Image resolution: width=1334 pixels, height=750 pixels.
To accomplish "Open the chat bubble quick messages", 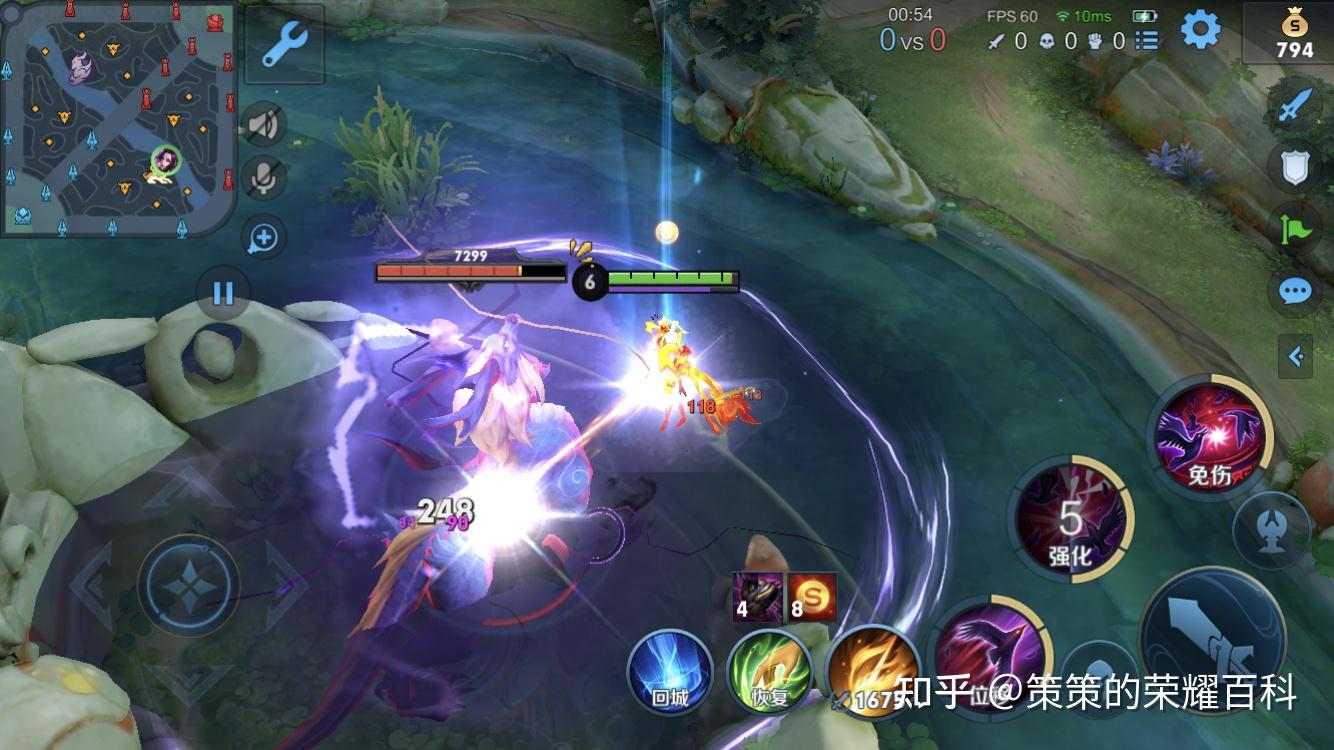I will click(x=1295, y=291).
